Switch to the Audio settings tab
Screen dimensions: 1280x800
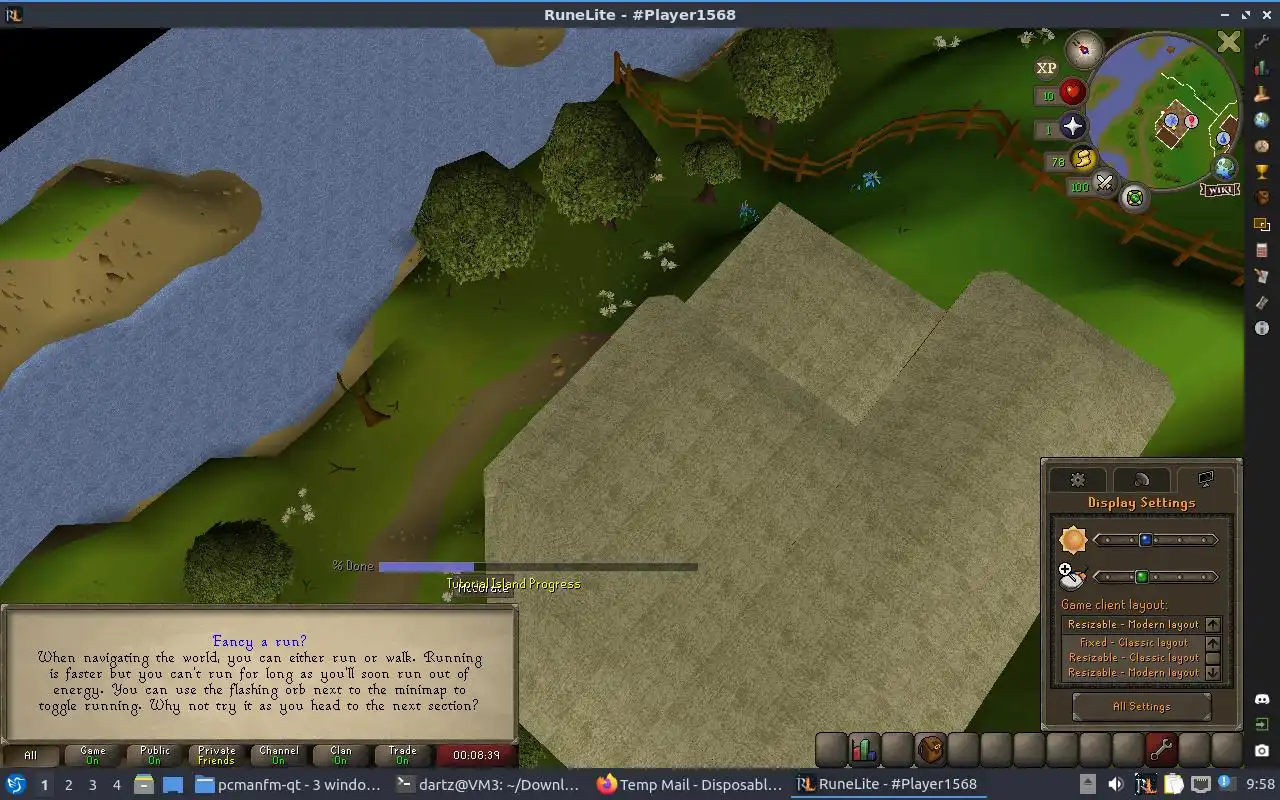(x=1141, y=480)
